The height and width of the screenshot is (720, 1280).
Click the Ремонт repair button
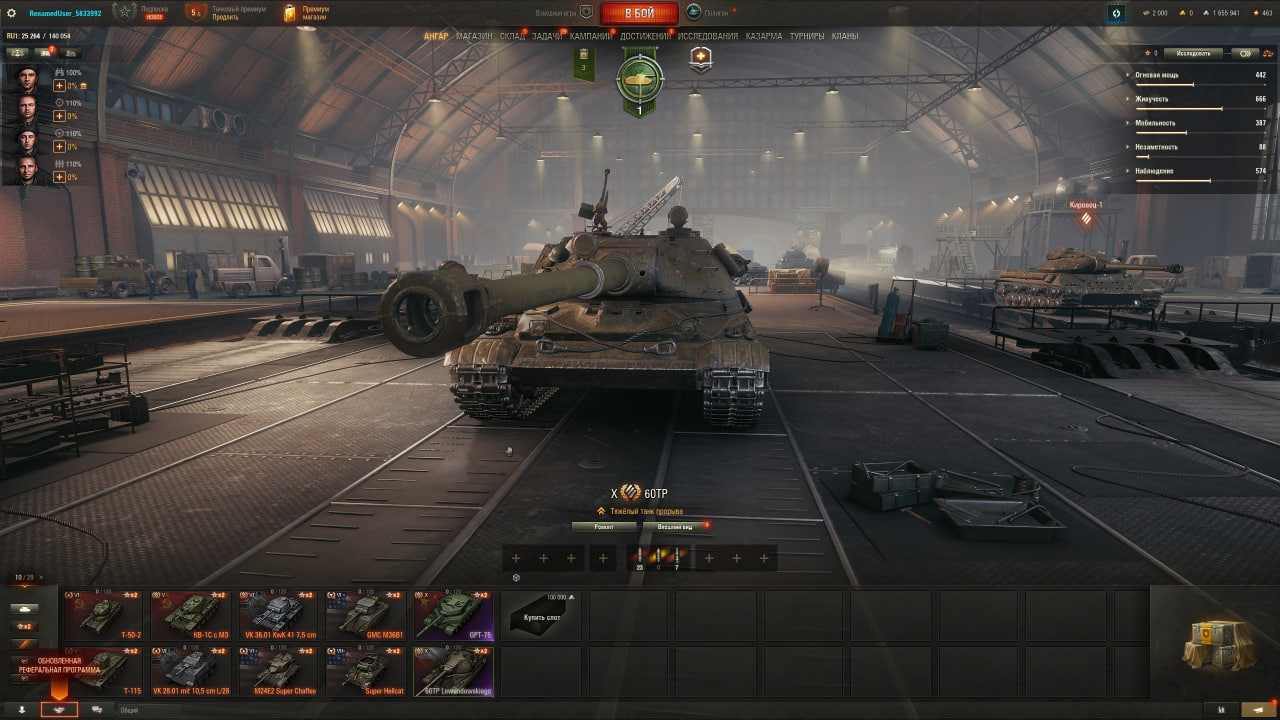pos(604,526)
